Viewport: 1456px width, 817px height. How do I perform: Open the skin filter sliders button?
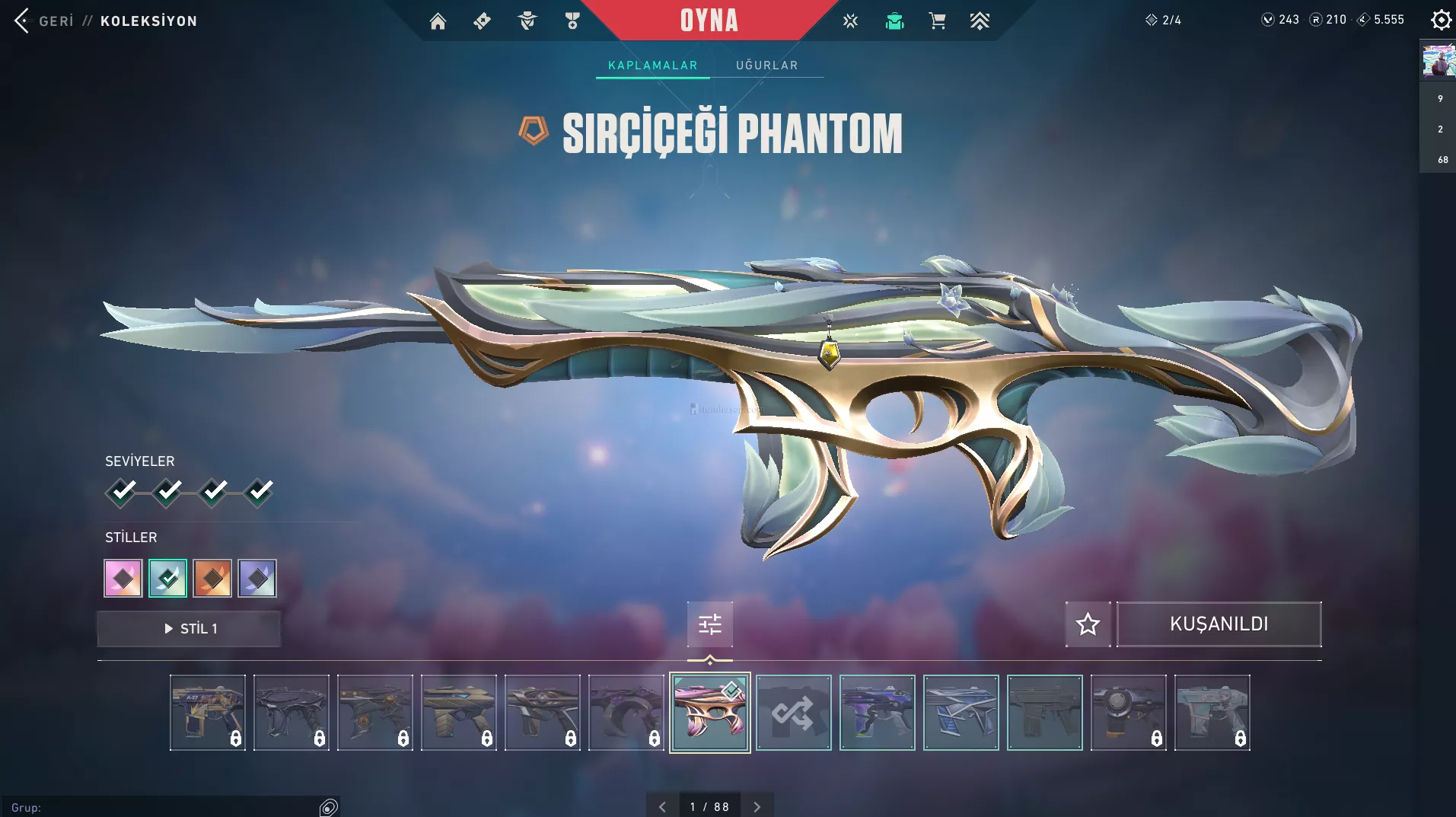[709, 625]
